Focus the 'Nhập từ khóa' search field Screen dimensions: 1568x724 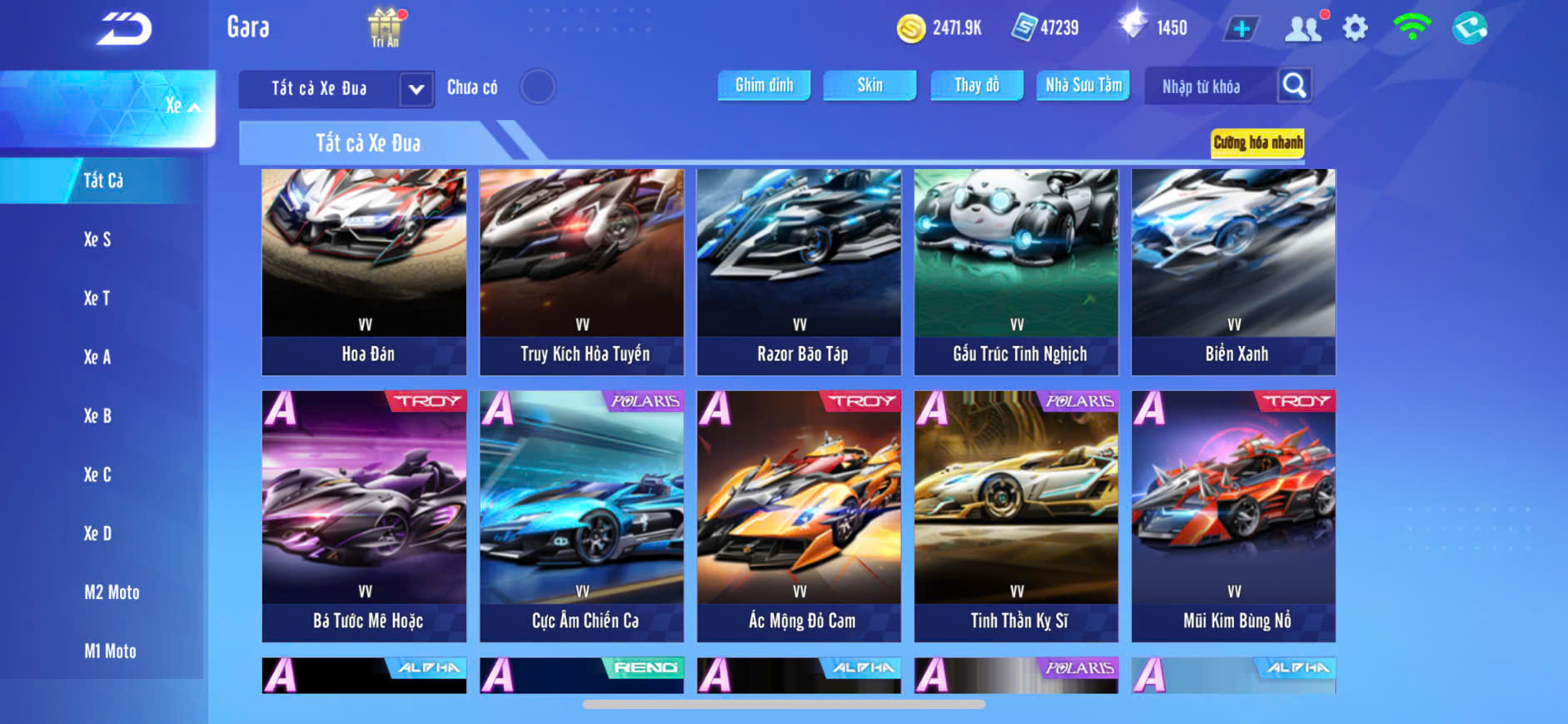pyautogui.click(x=1210, y=87)
